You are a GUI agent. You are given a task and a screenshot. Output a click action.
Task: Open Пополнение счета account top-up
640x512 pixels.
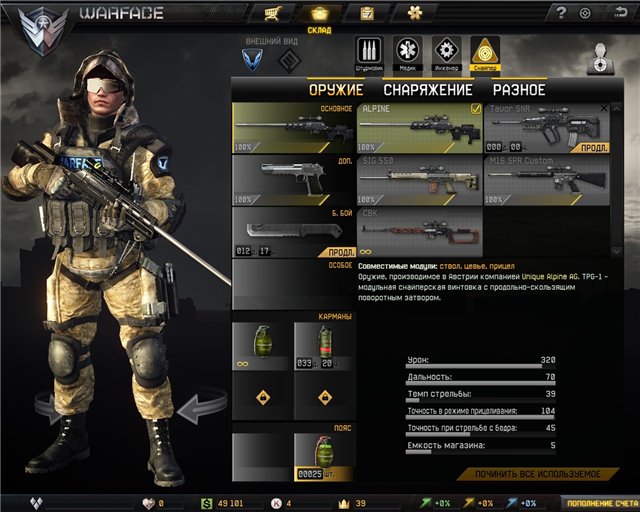pos(598,503)
